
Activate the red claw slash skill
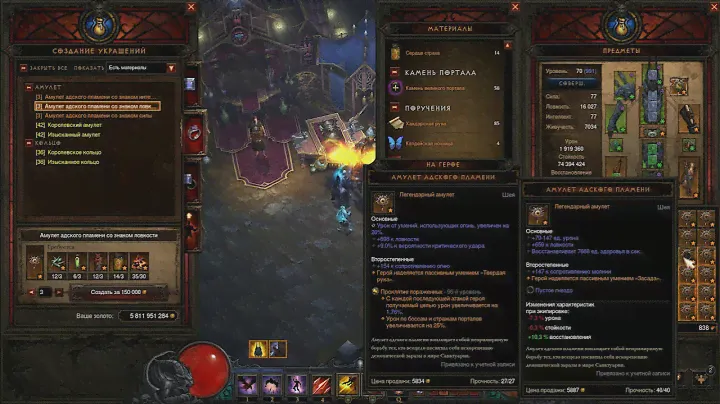(x=321, y=383)
